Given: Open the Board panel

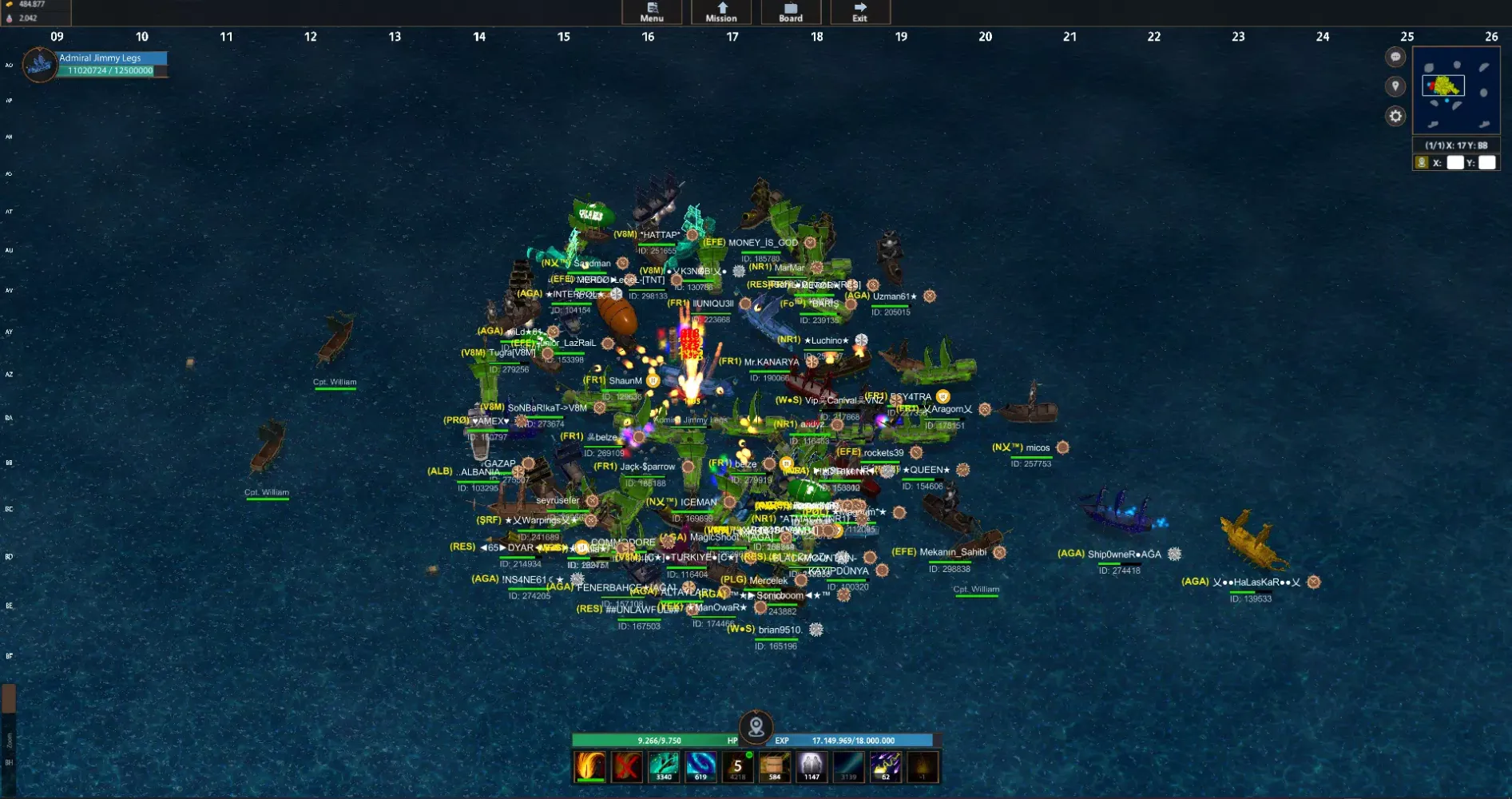Looking at the screenshot, I should [791, 12].
